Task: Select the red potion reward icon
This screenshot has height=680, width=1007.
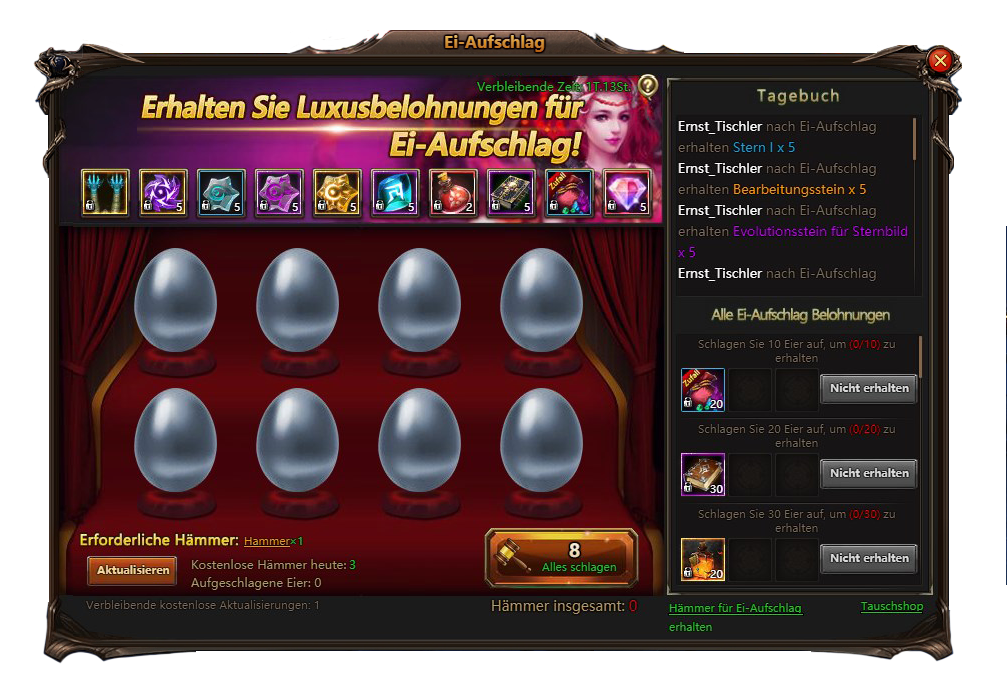Action: click(453, 193)
